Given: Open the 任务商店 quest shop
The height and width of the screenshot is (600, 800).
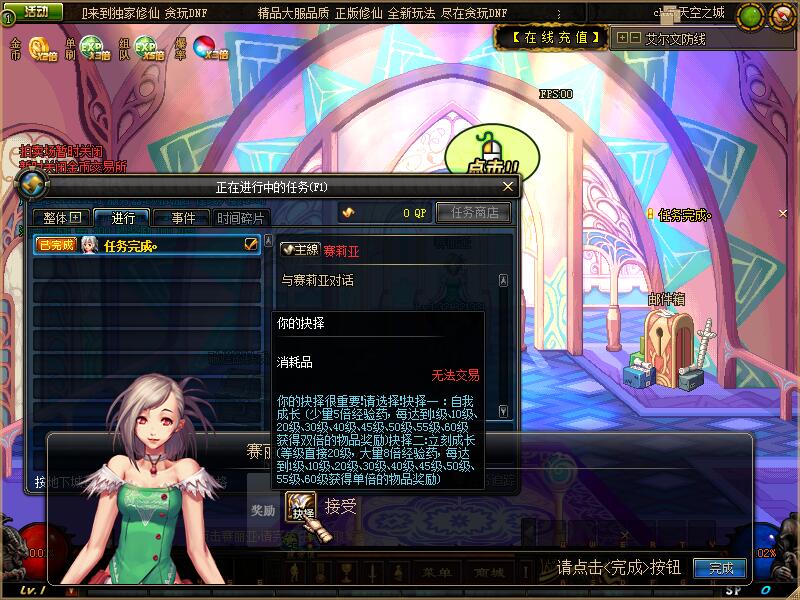Looking at the screenshot, I should (x=480, y=212).
